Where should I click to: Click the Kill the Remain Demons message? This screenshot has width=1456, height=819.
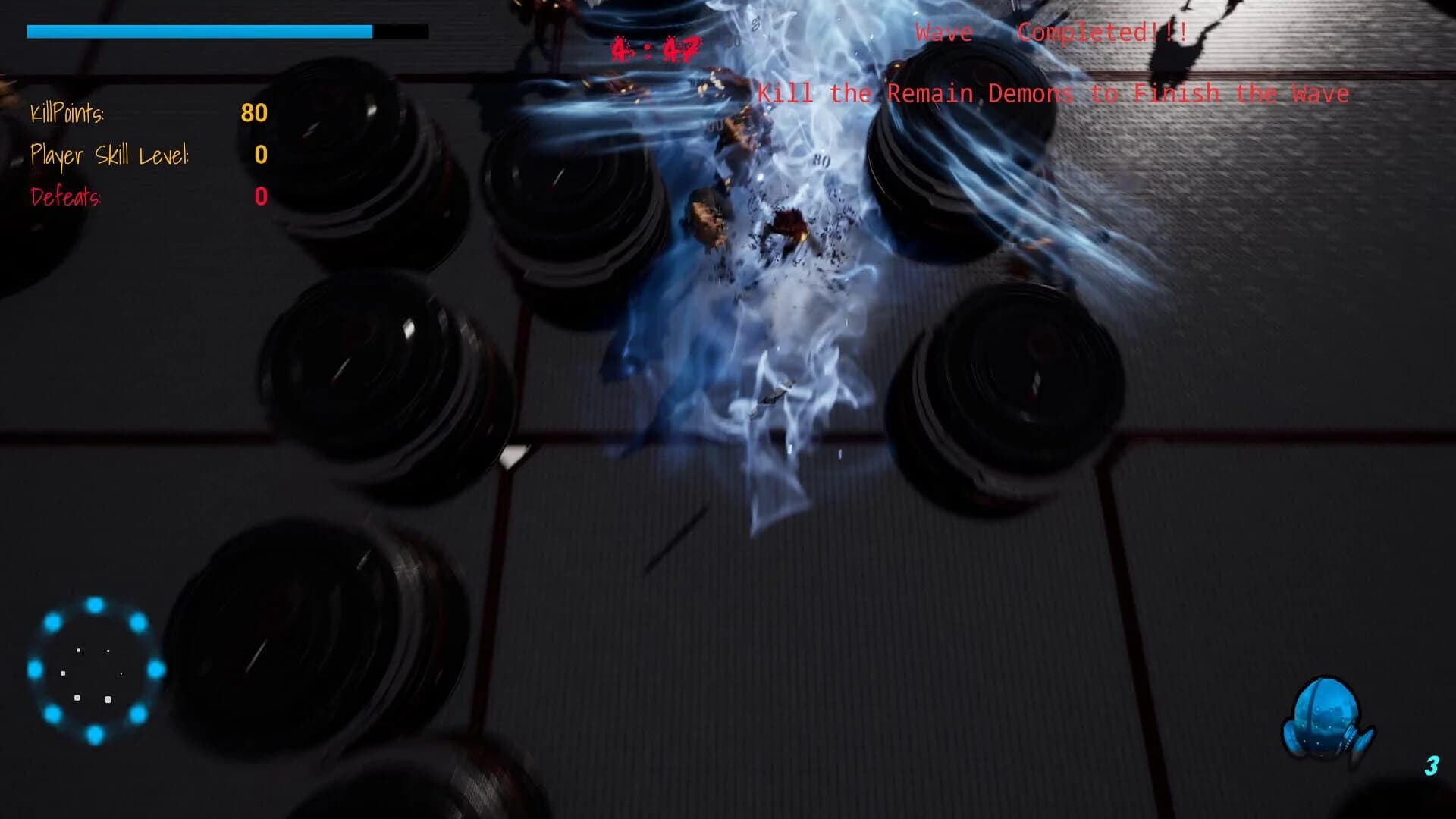coord(1054,93)
